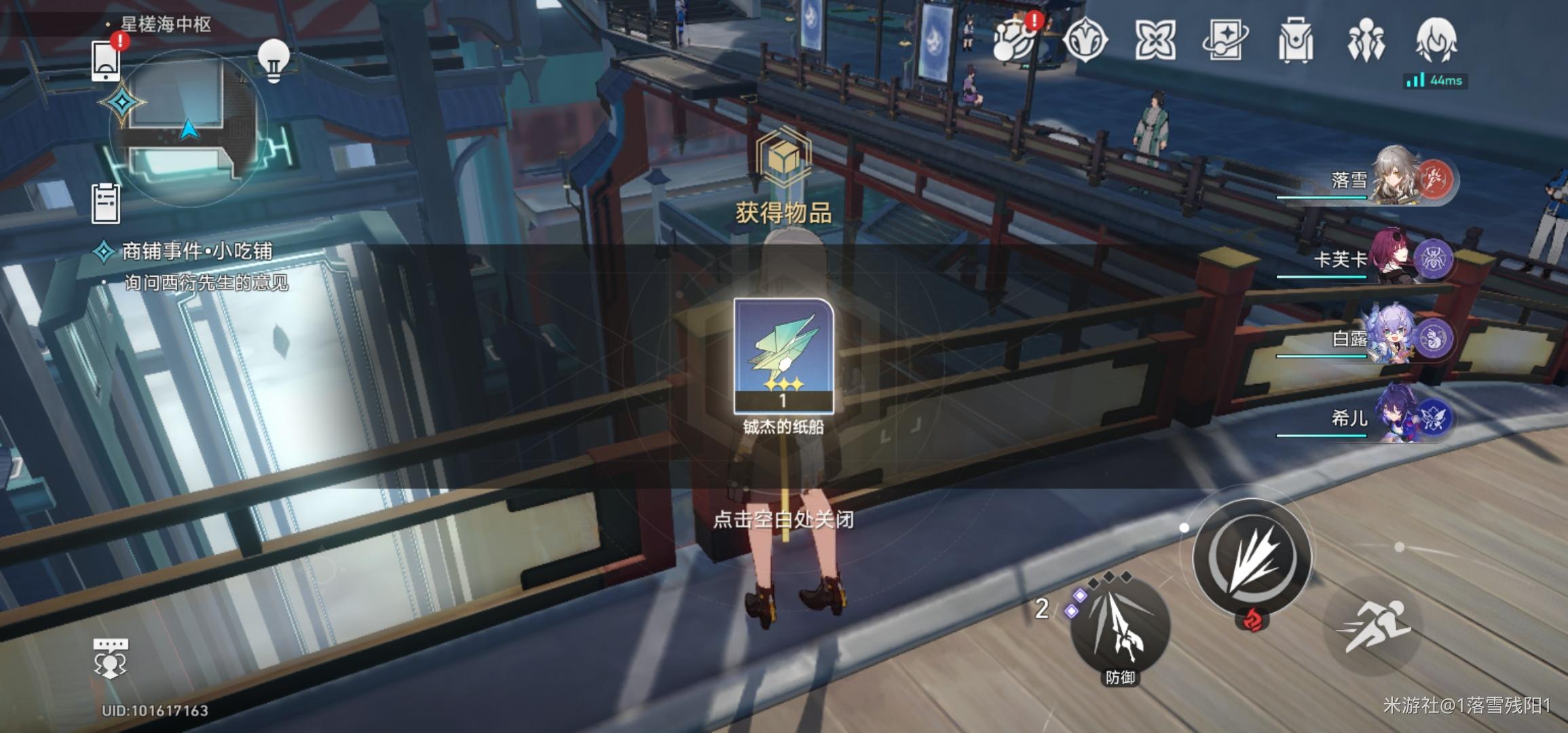Open the mission clipboard icon
This screenshot has height=733, width=1568.
[x=106, y=203]
